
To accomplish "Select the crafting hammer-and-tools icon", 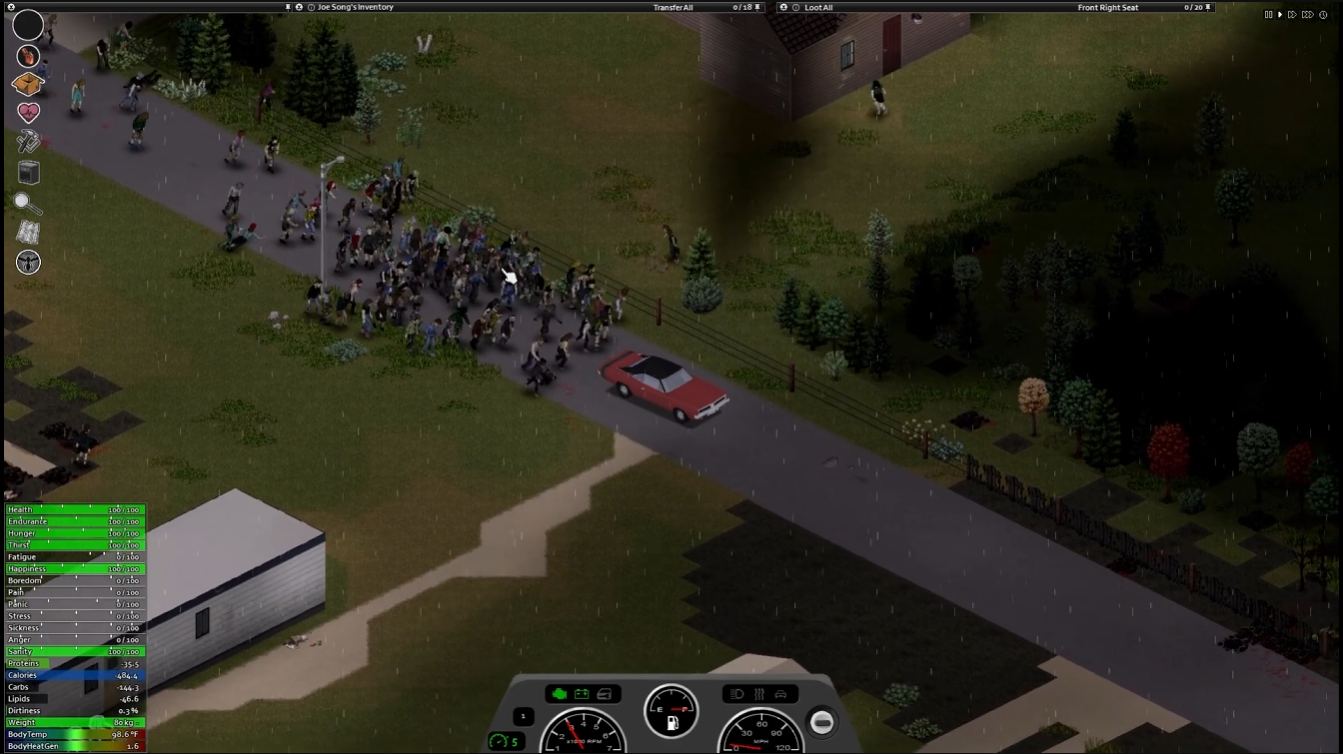I will 28,140.
